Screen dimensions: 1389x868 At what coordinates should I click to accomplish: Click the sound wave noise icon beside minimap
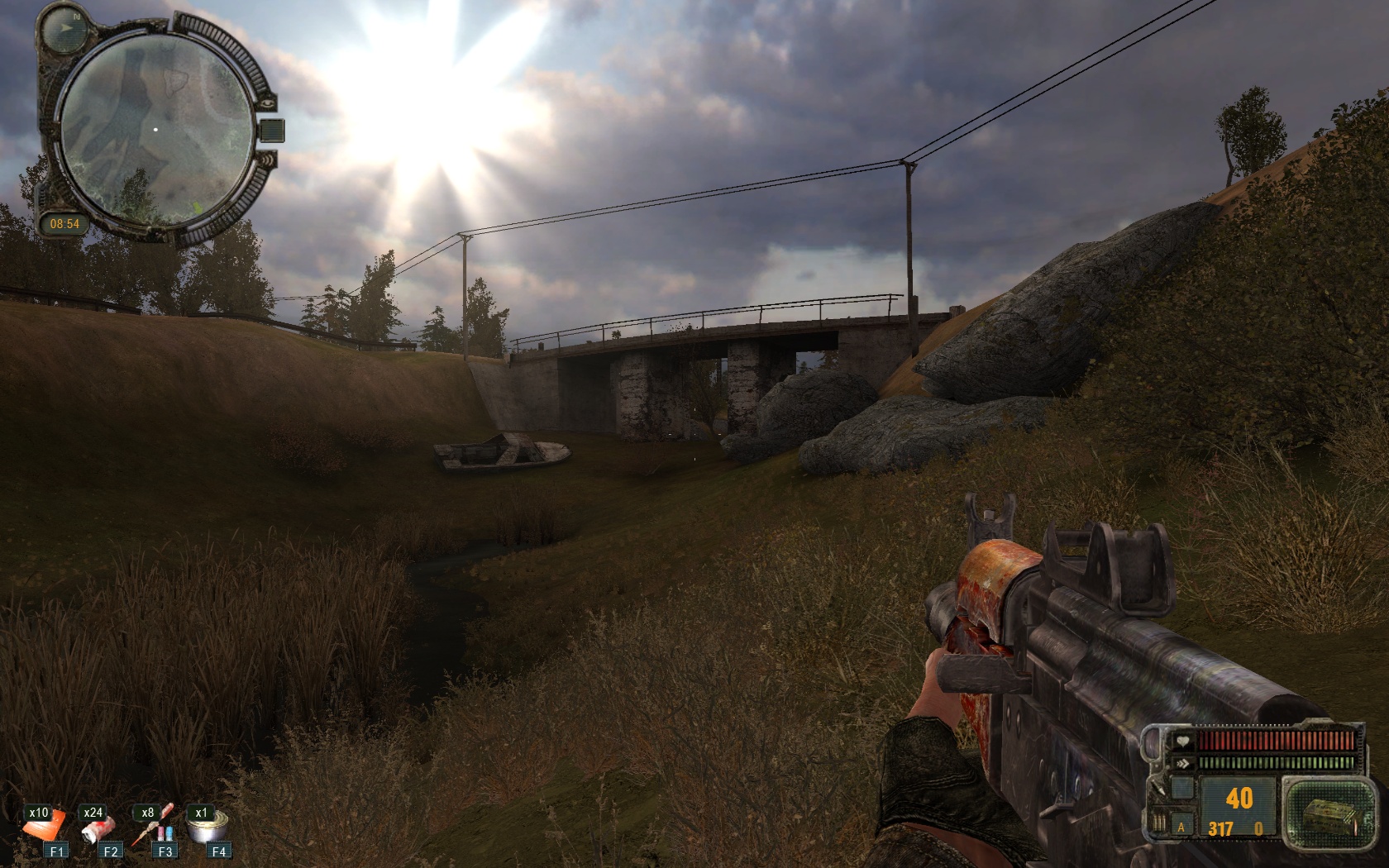[266, 160]
